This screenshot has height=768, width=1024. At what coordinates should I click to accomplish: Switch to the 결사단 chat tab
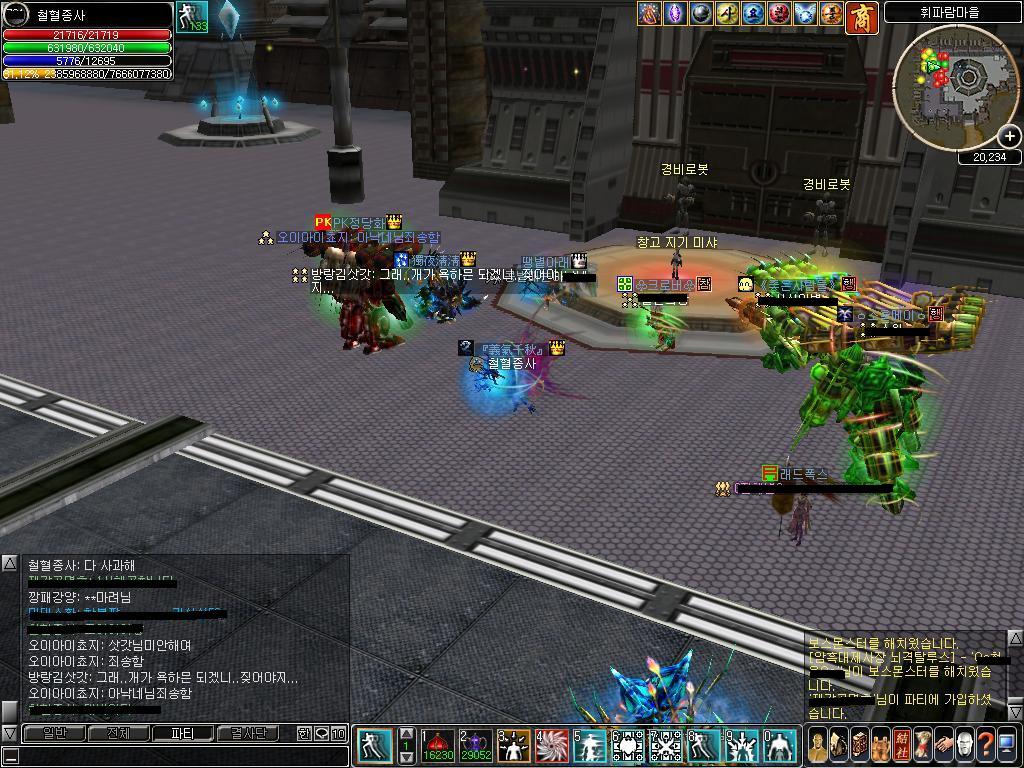(x=248, y=733)
